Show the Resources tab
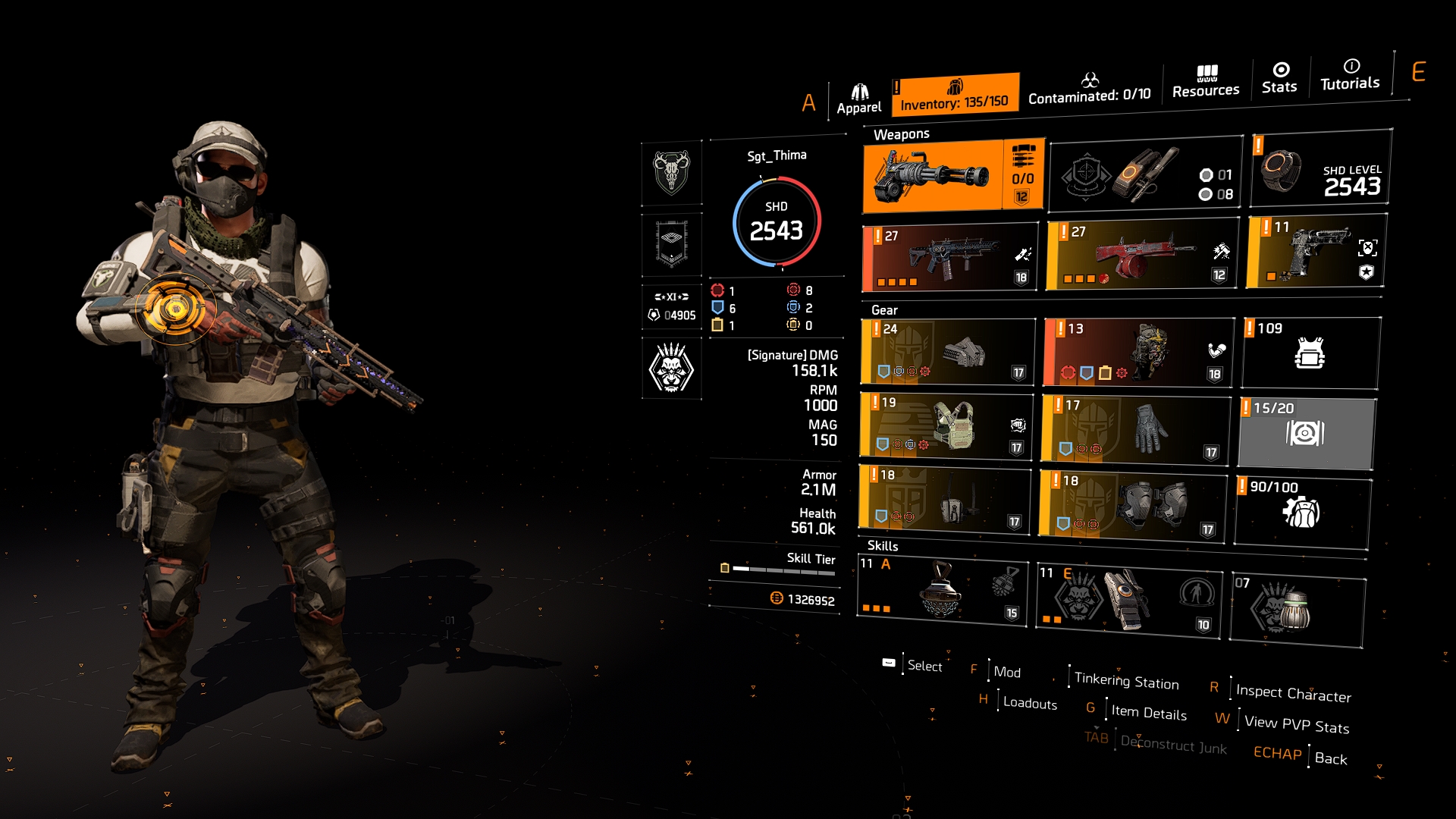 (x=1206, y=82)
